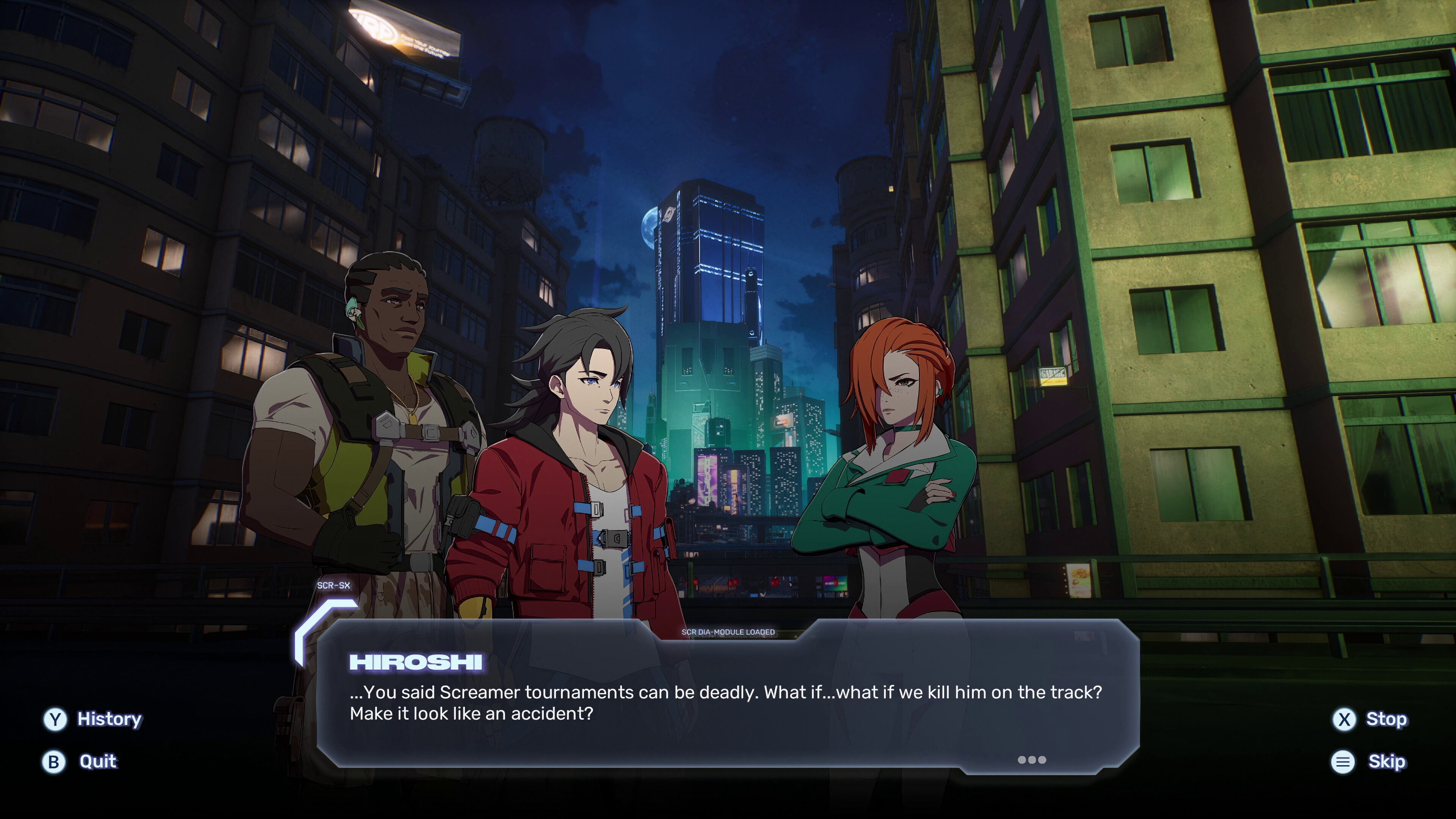The width and height of the screenshot is (1456, 819).
Task: Open the dialogue History log
Action: 93,719
